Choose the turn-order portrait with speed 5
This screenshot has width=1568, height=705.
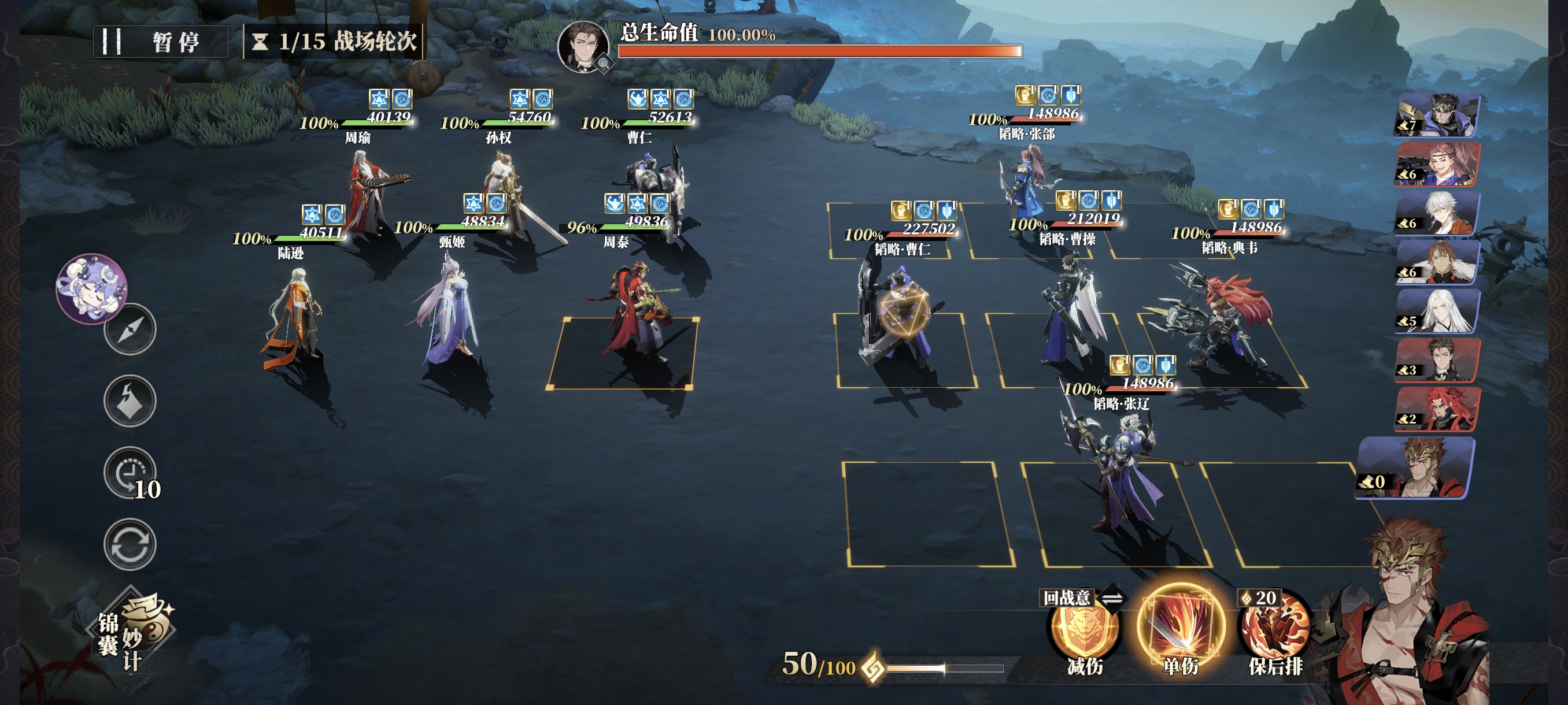(1437, 311)
